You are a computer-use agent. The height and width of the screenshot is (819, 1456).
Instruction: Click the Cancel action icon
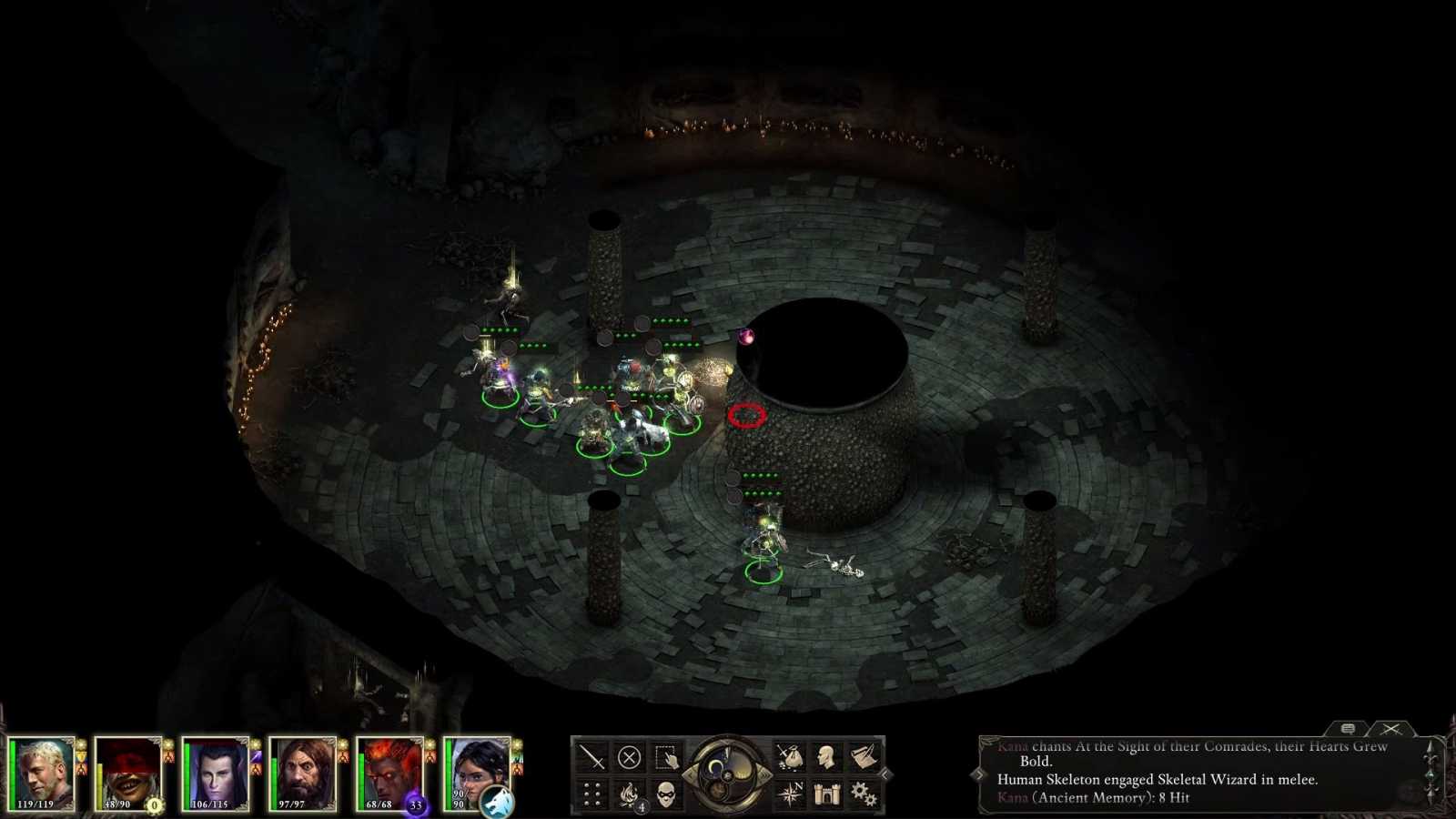[x=627, y=756]
